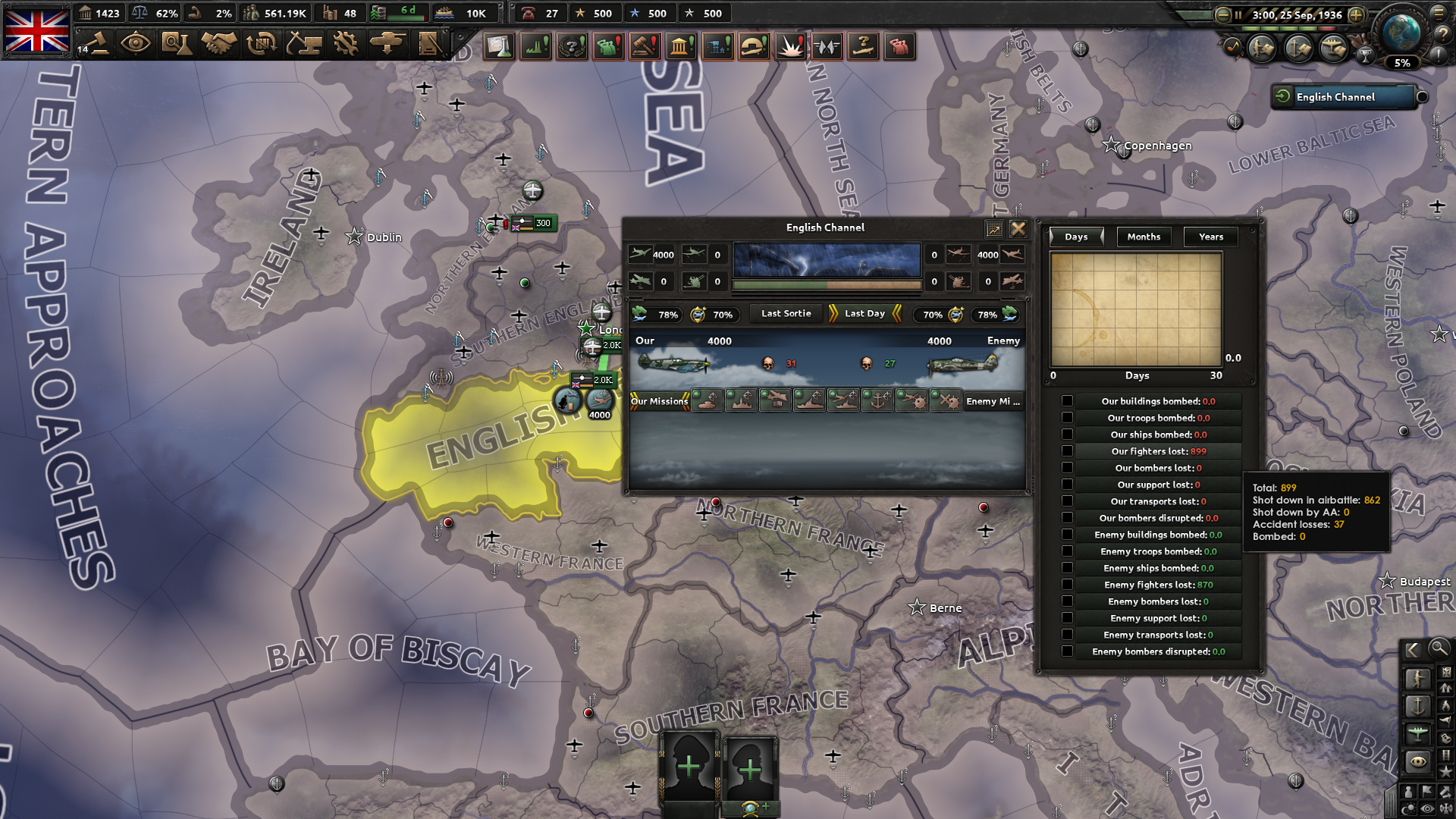This screenshot has width=1456, height=819.
Task: Toggle the checkbox next to Our fighters lost
Action: 1068,451
